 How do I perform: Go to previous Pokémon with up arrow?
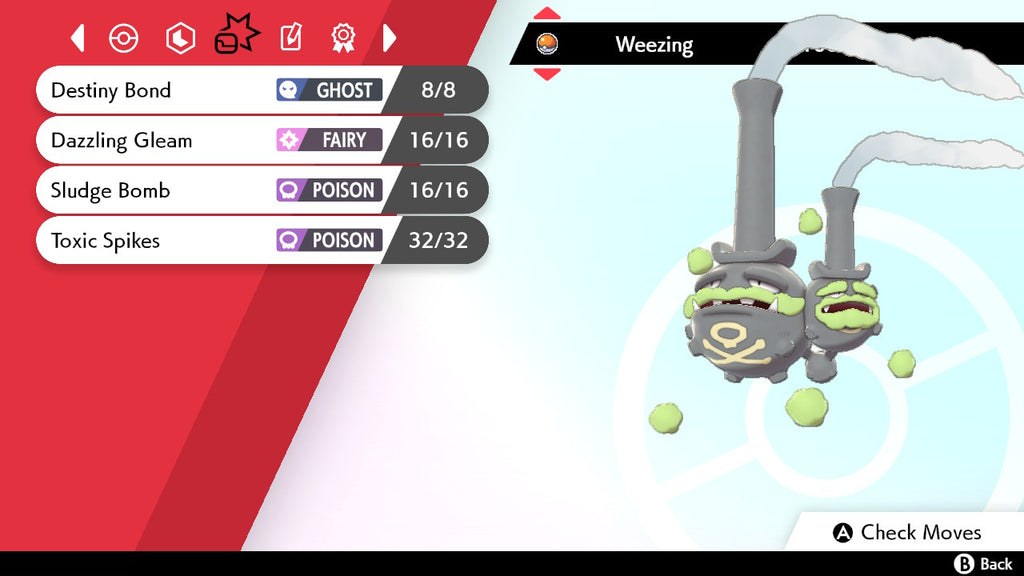click(x=547, y=14)
